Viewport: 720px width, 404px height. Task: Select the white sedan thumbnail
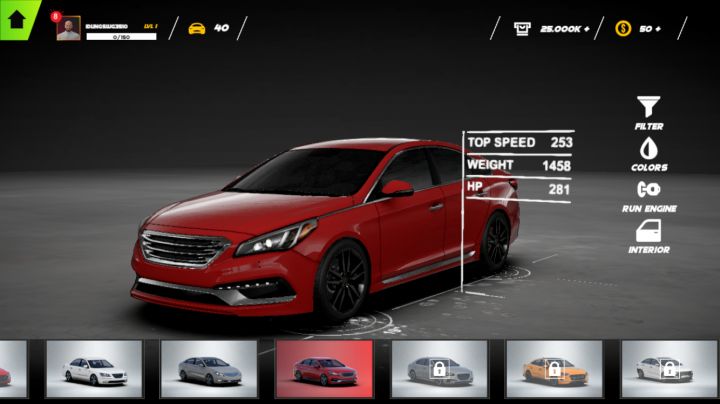click(x=94, y=369)
